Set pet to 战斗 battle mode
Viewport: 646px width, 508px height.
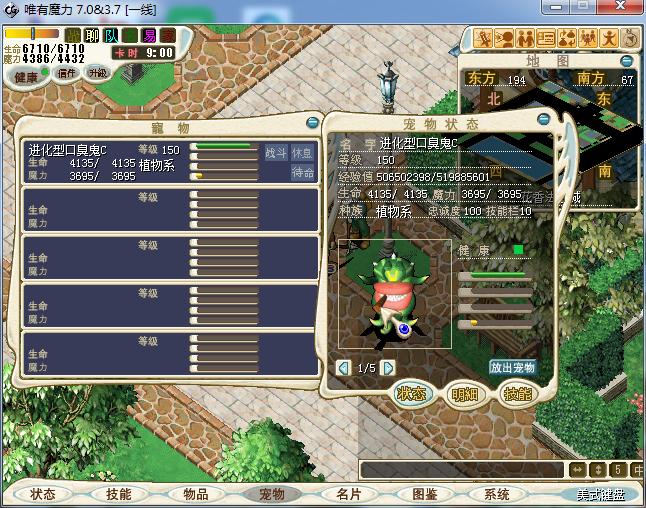pos(275,153)
